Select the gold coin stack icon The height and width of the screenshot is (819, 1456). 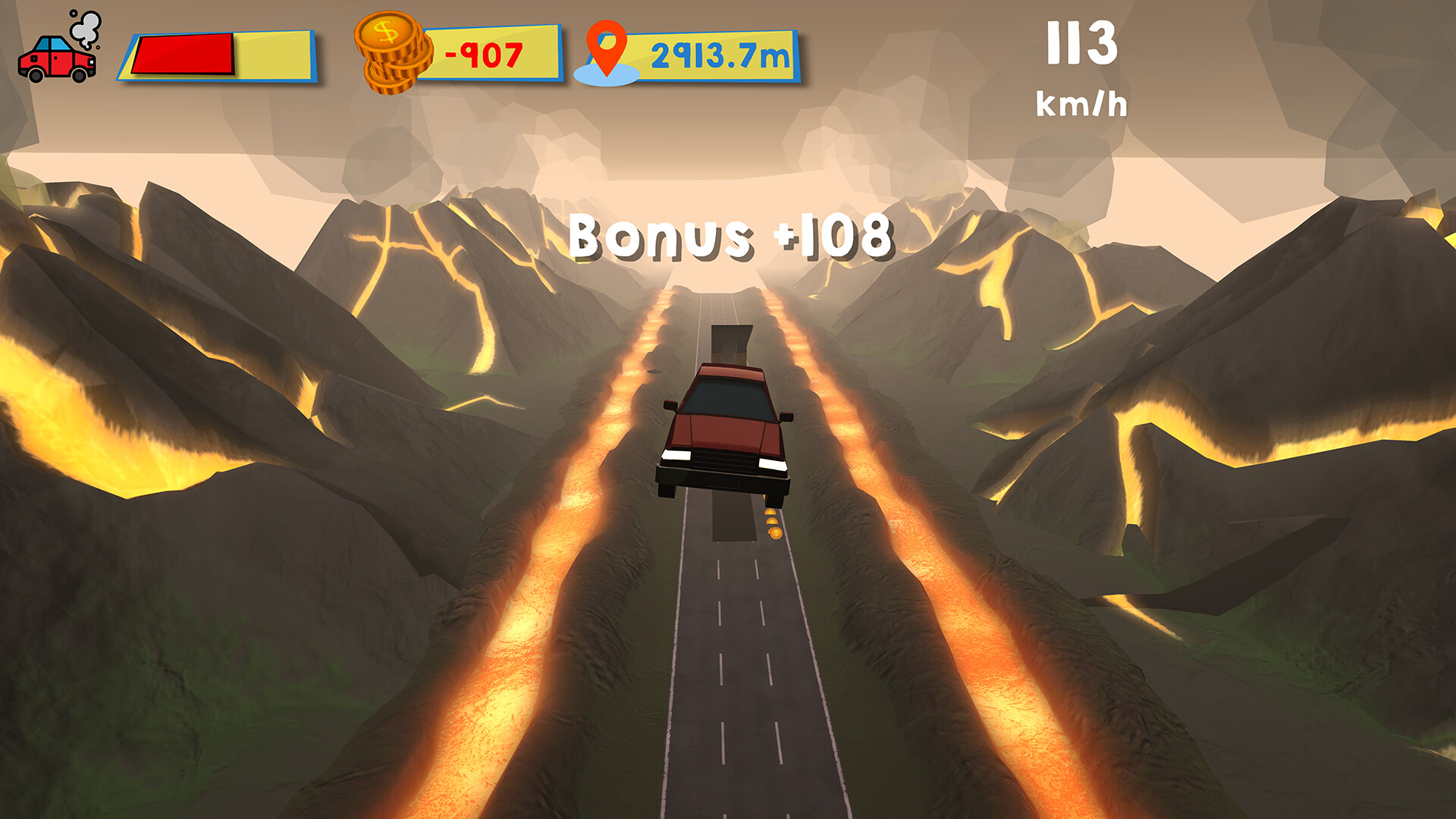(388, 53)
